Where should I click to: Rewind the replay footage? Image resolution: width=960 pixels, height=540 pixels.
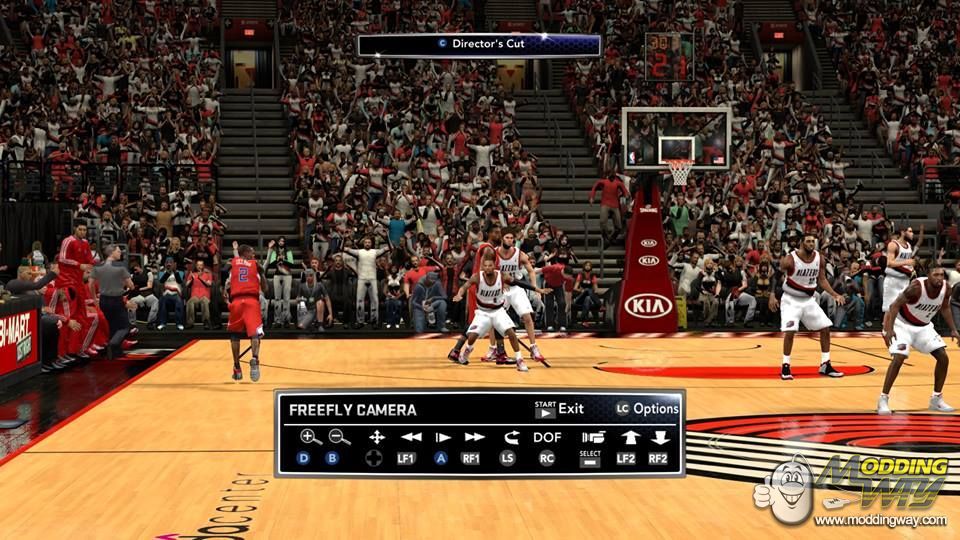click(410, 437)
